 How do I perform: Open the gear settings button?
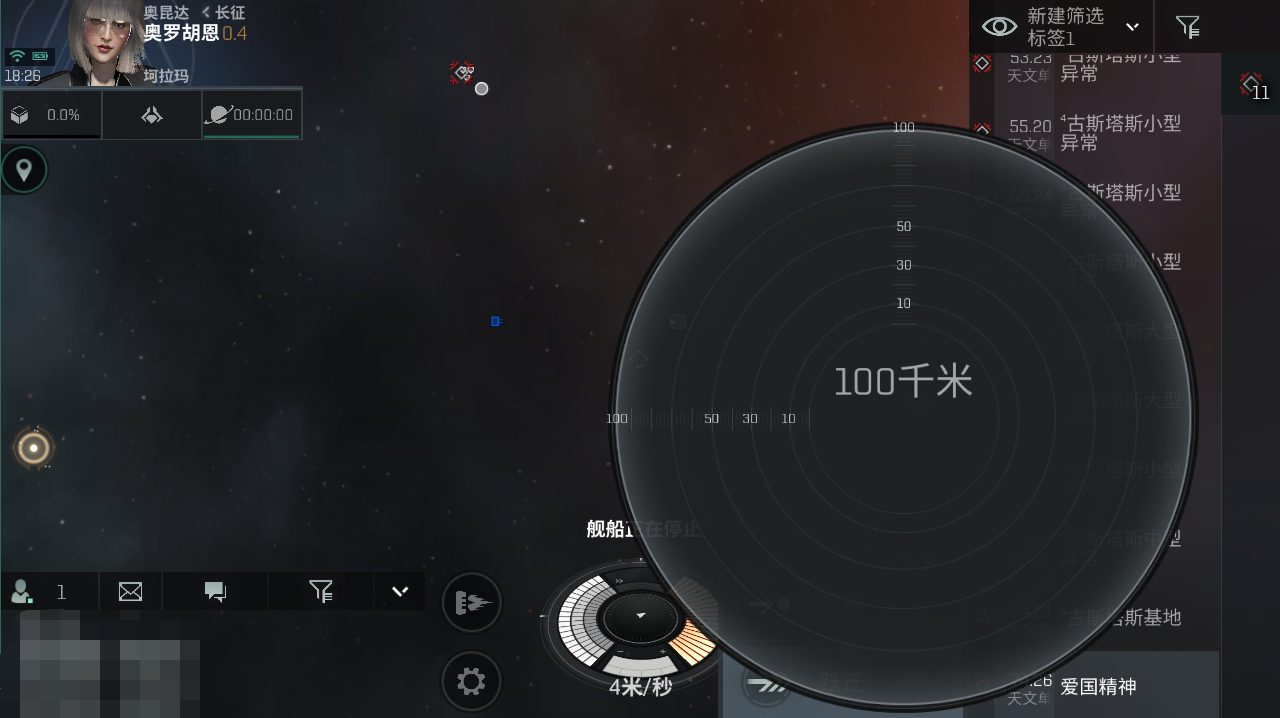(x=471, y=682)
